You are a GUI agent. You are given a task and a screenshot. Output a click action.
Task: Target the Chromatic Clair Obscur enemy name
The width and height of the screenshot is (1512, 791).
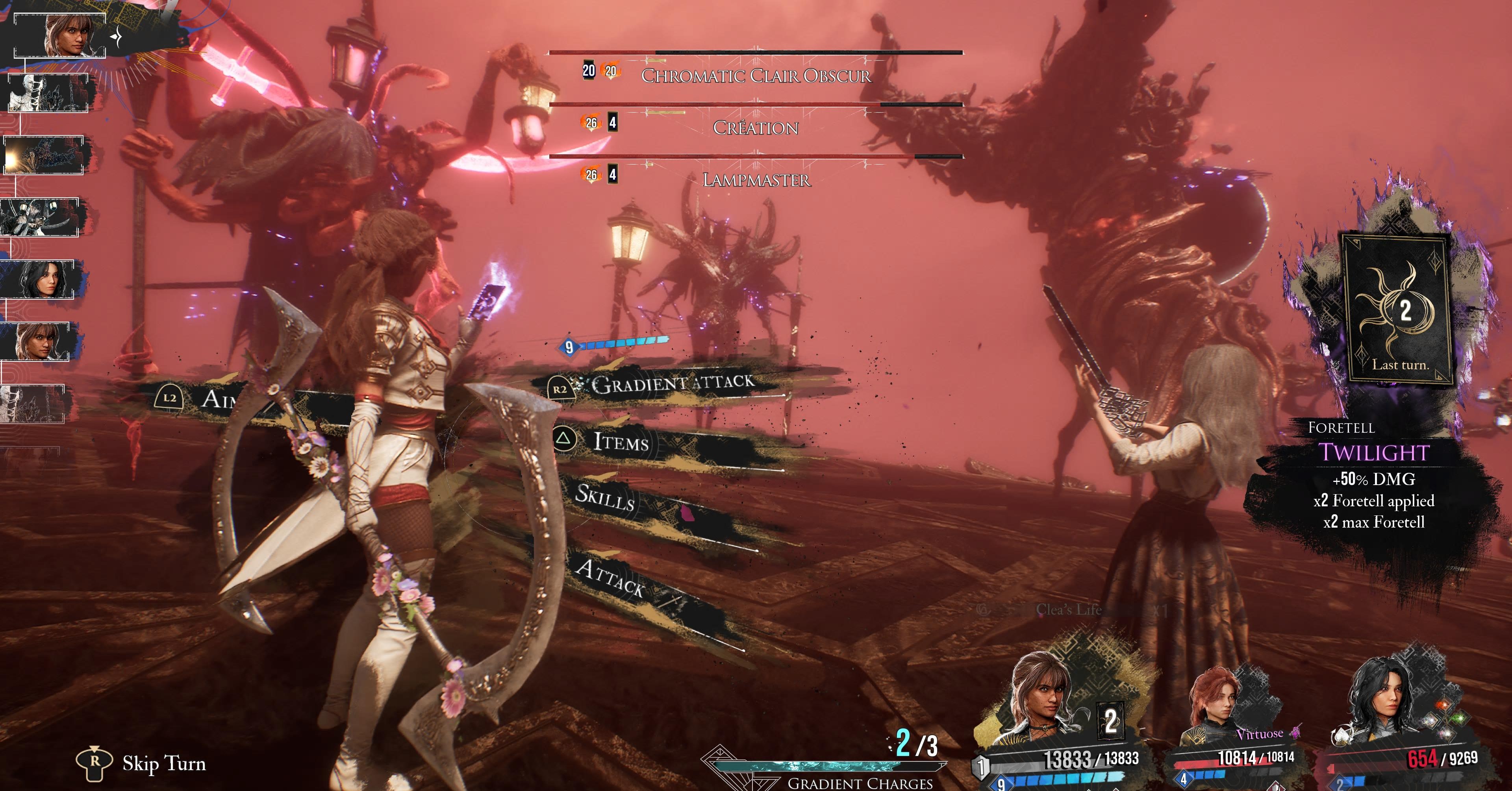pos(756,76)
